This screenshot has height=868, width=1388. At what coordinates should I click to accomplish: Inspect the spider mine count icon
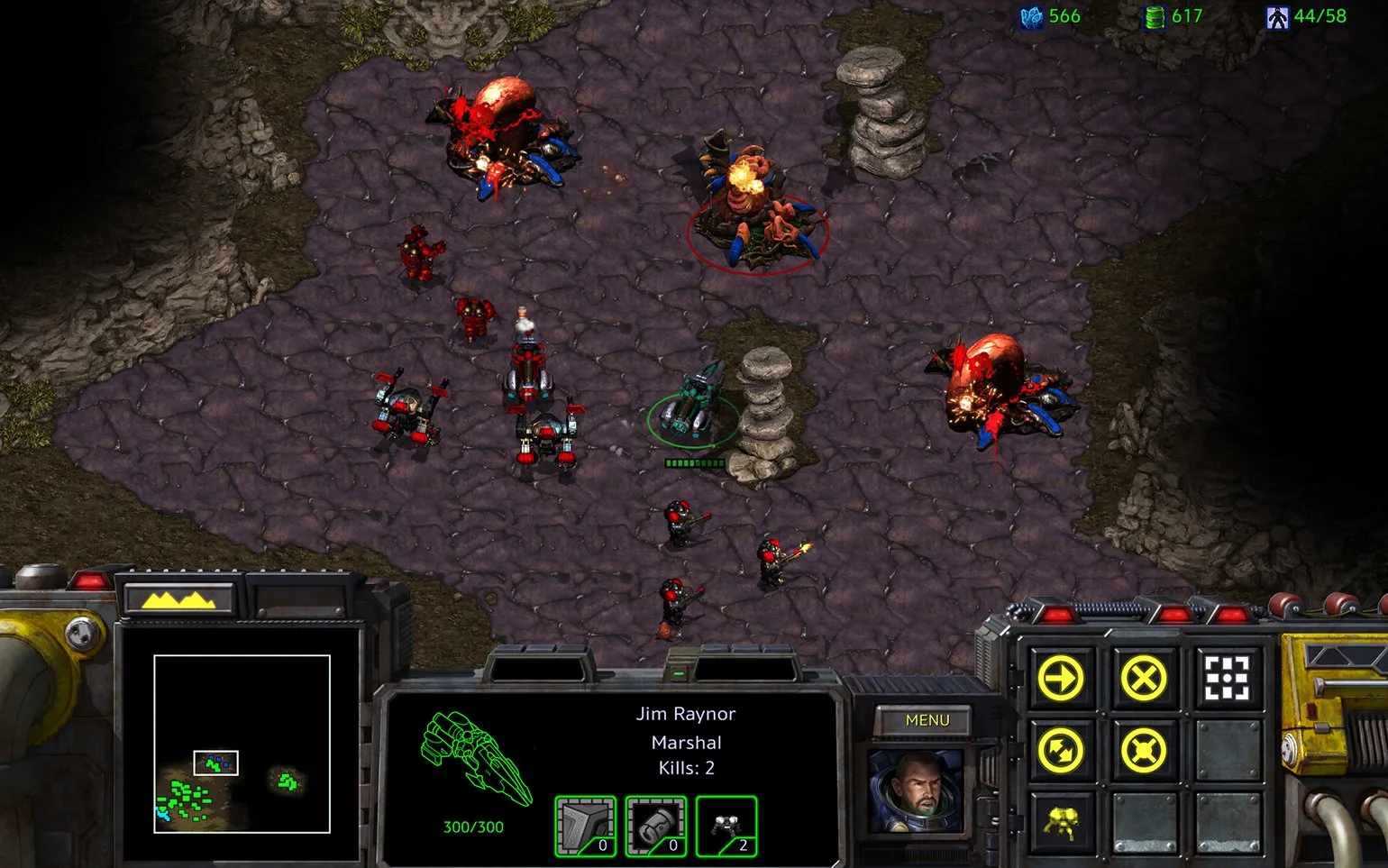pyautogui.click(x=726, y=826)
